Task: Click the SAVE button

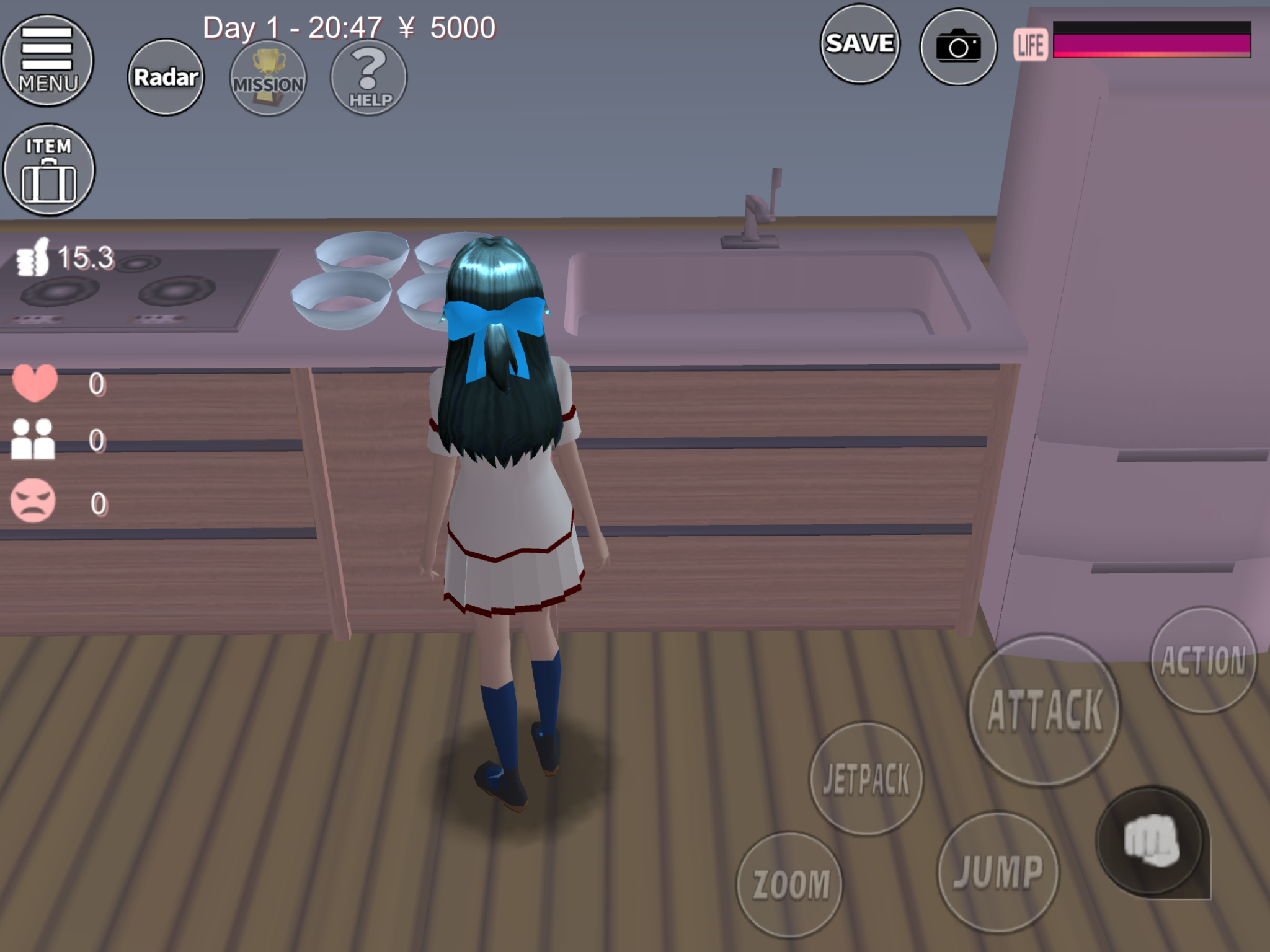Action: 859,44
